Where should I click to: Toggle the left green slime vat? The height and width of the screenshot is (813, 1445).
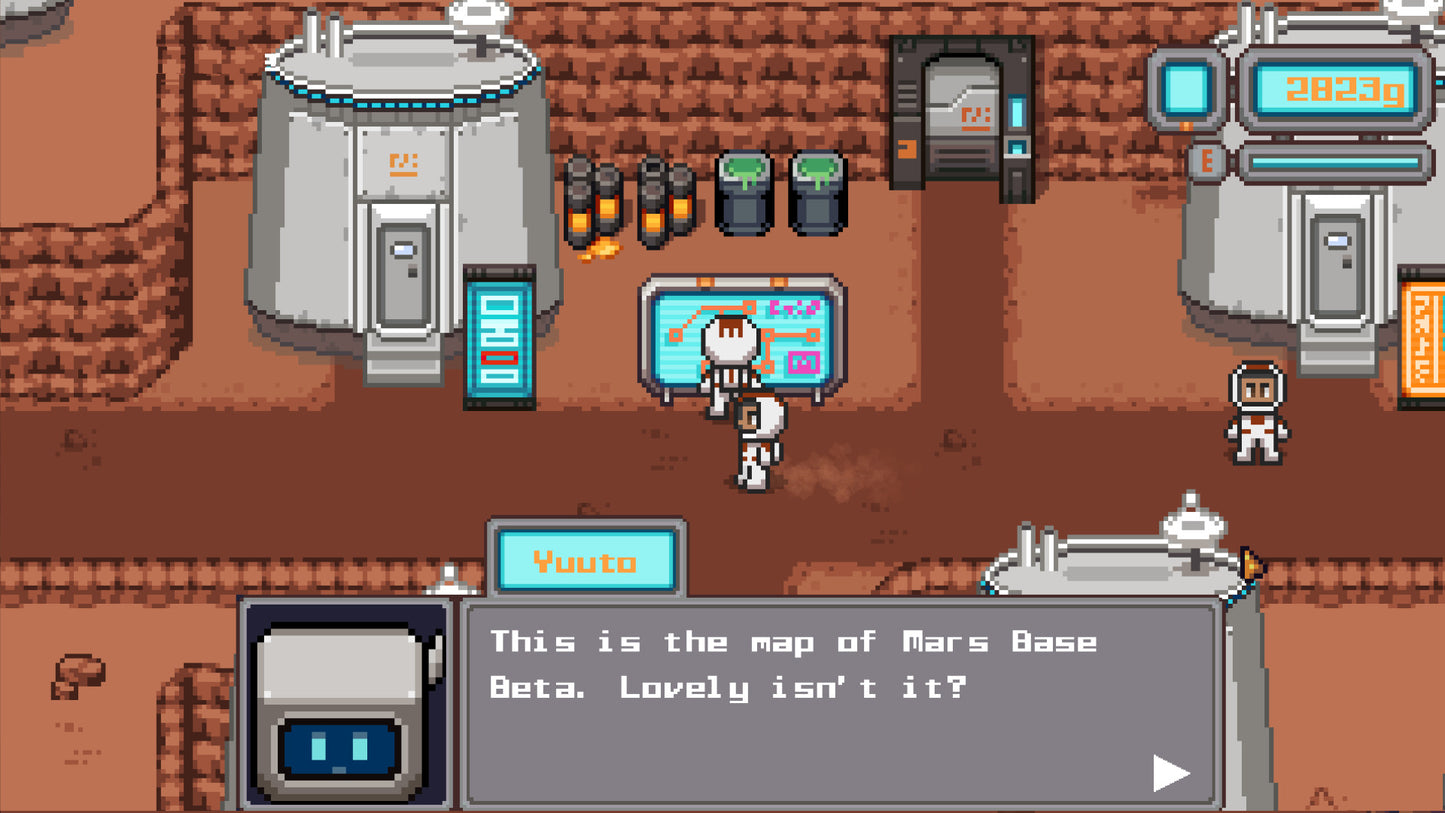[743, 190]
